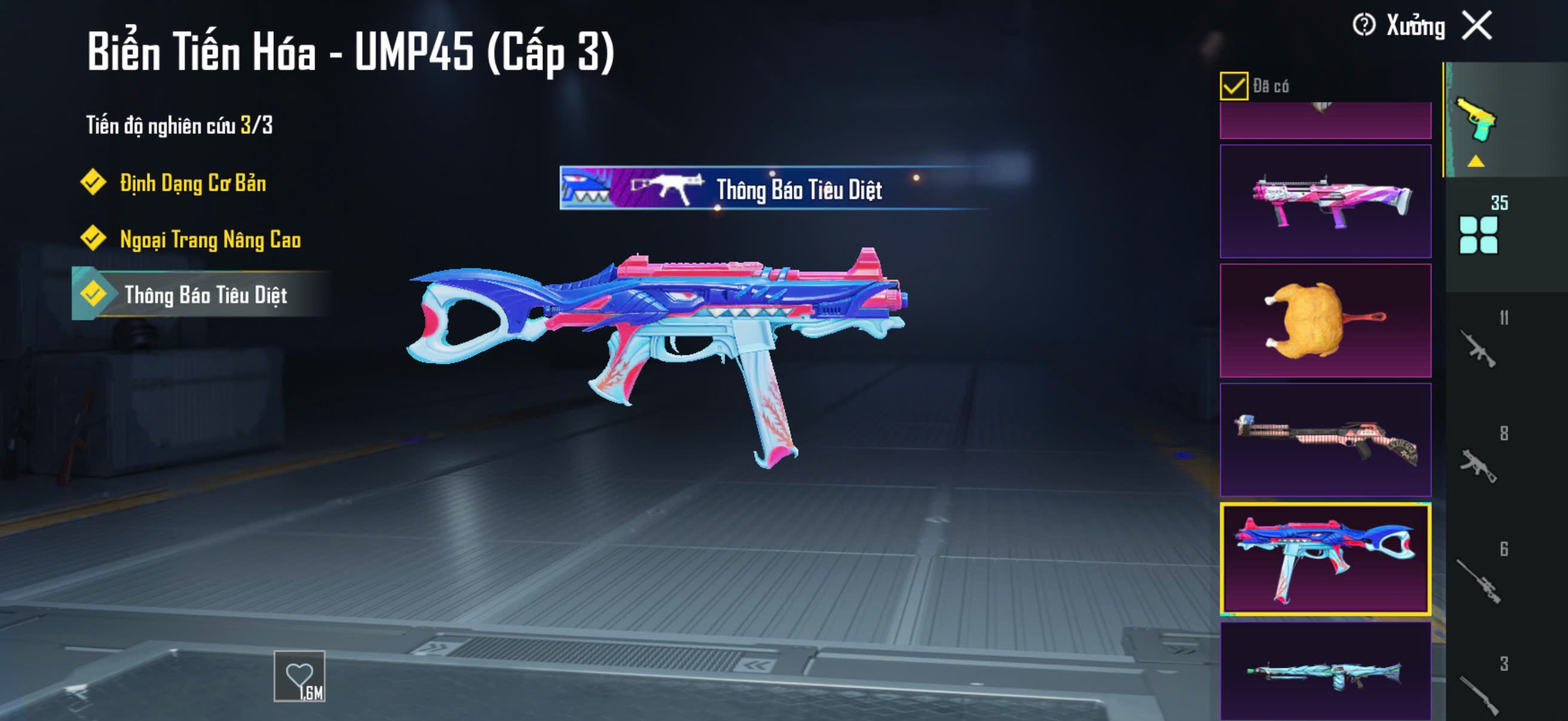Toggle the Đã có owned filter checkbox
The image size is (1568, 721).
(1233, 85)
